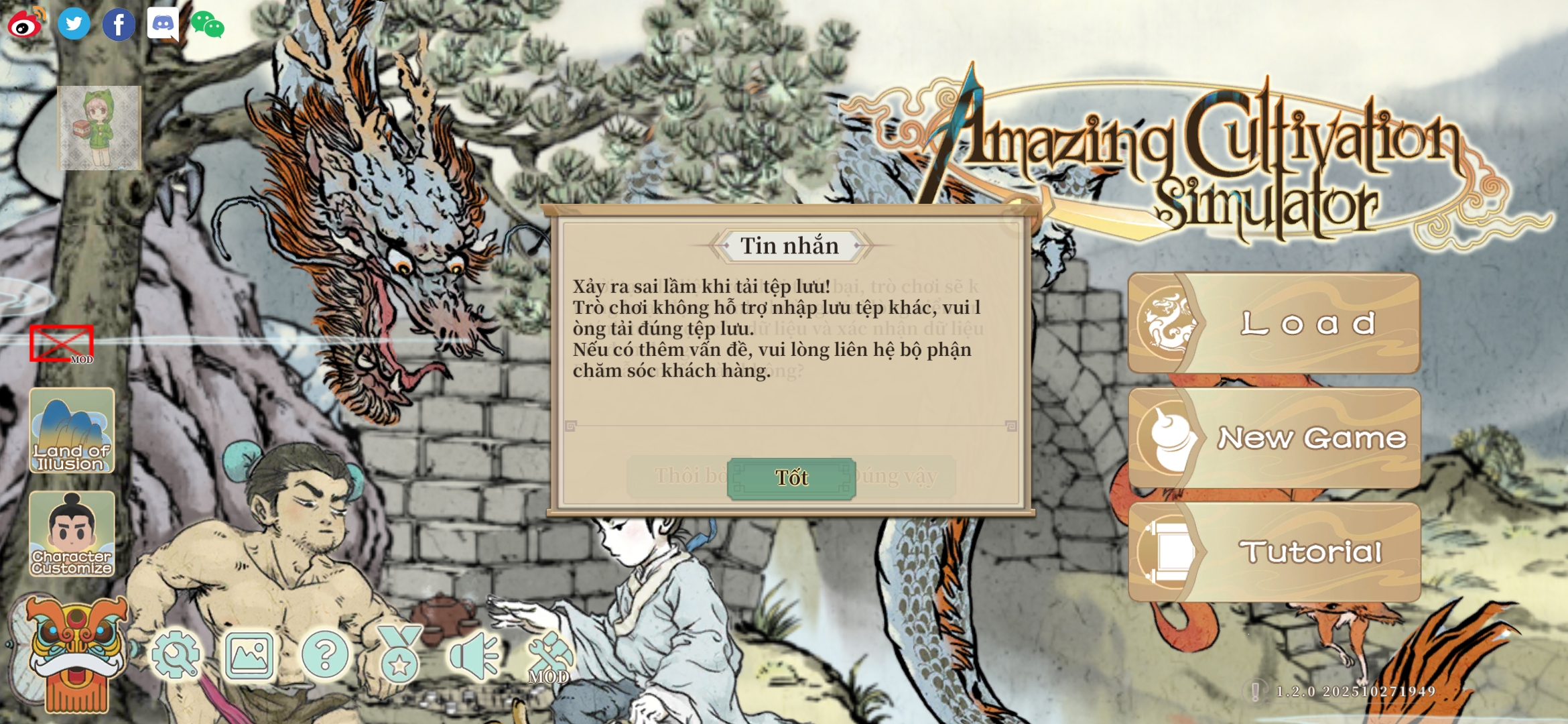Enter Land of Illusion mode
The height and width of the screenshot is (724, 1568).
72,431
